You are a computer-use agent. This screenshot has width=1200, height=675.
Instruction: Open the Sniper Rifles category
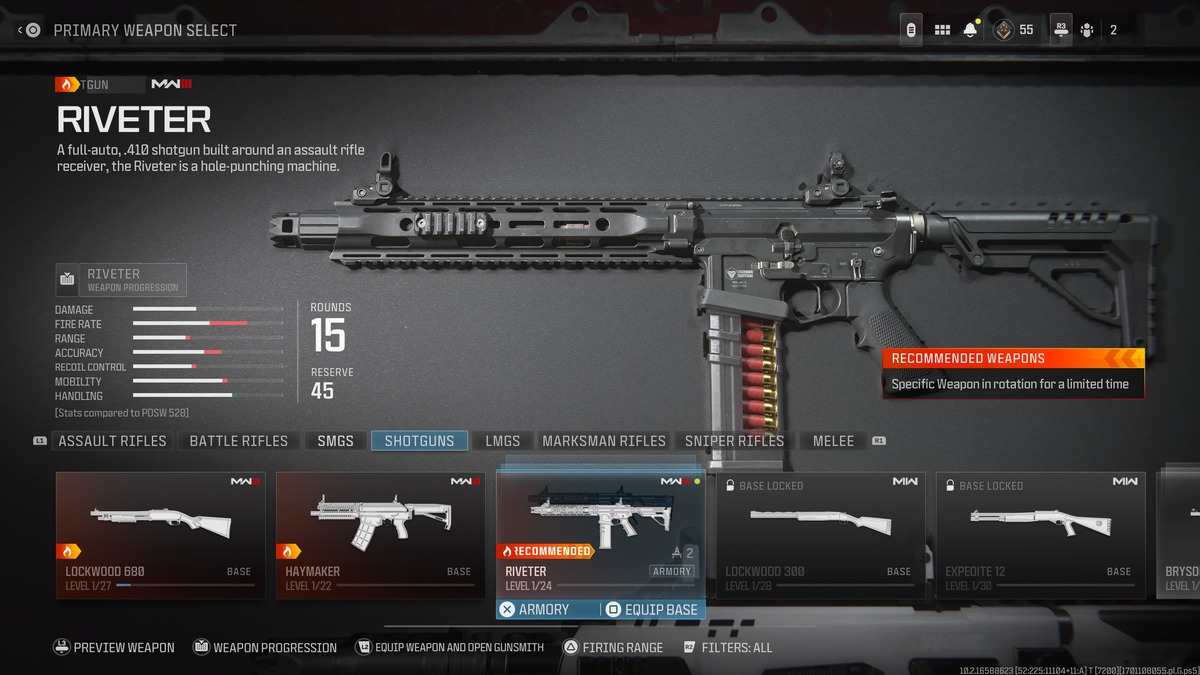pos(734,441)
